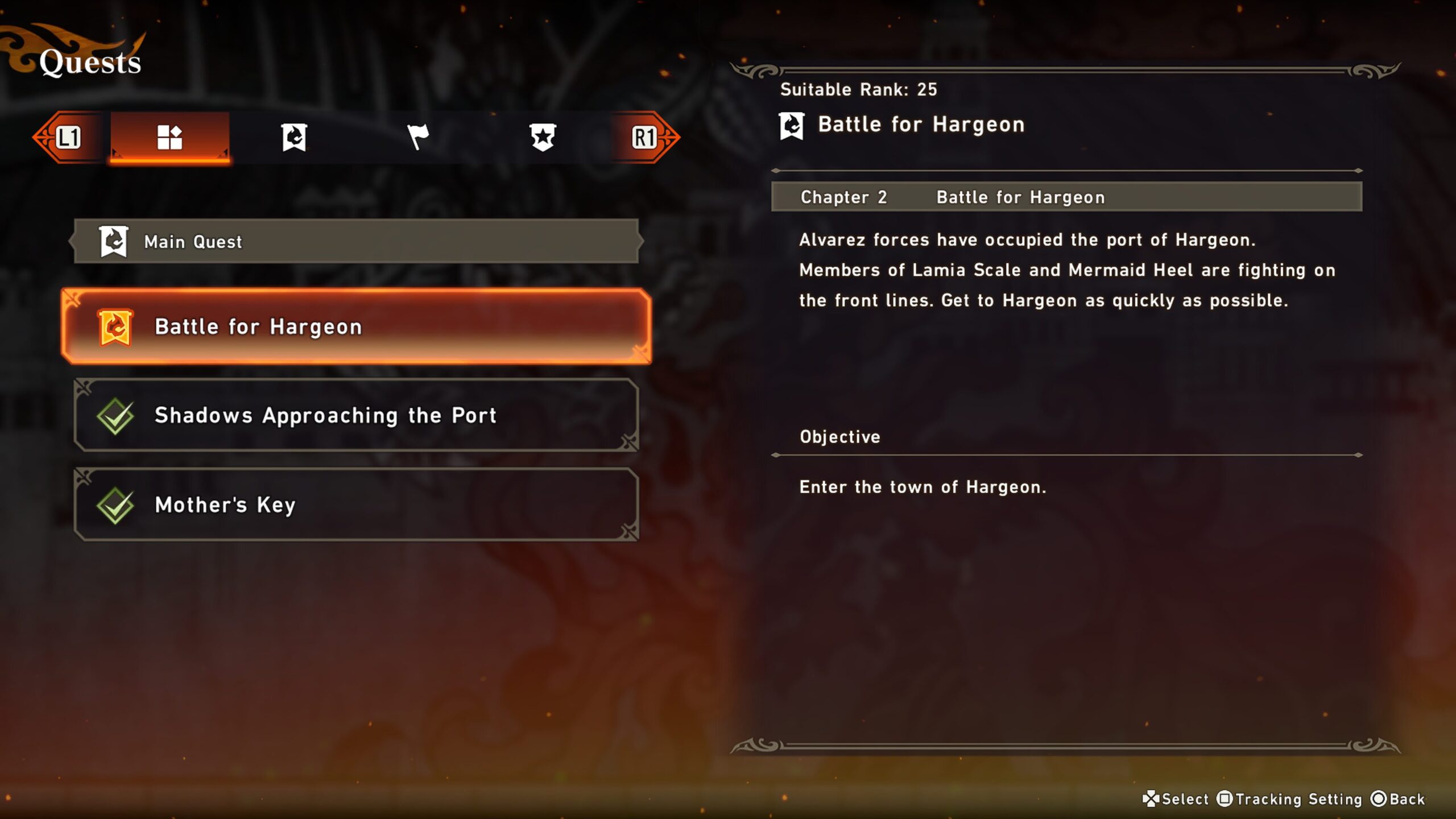Image resolution: width=1456 pixels, height=819 pixels.
Task: Switch to the all quests grid tab
Action: (169, 137)
